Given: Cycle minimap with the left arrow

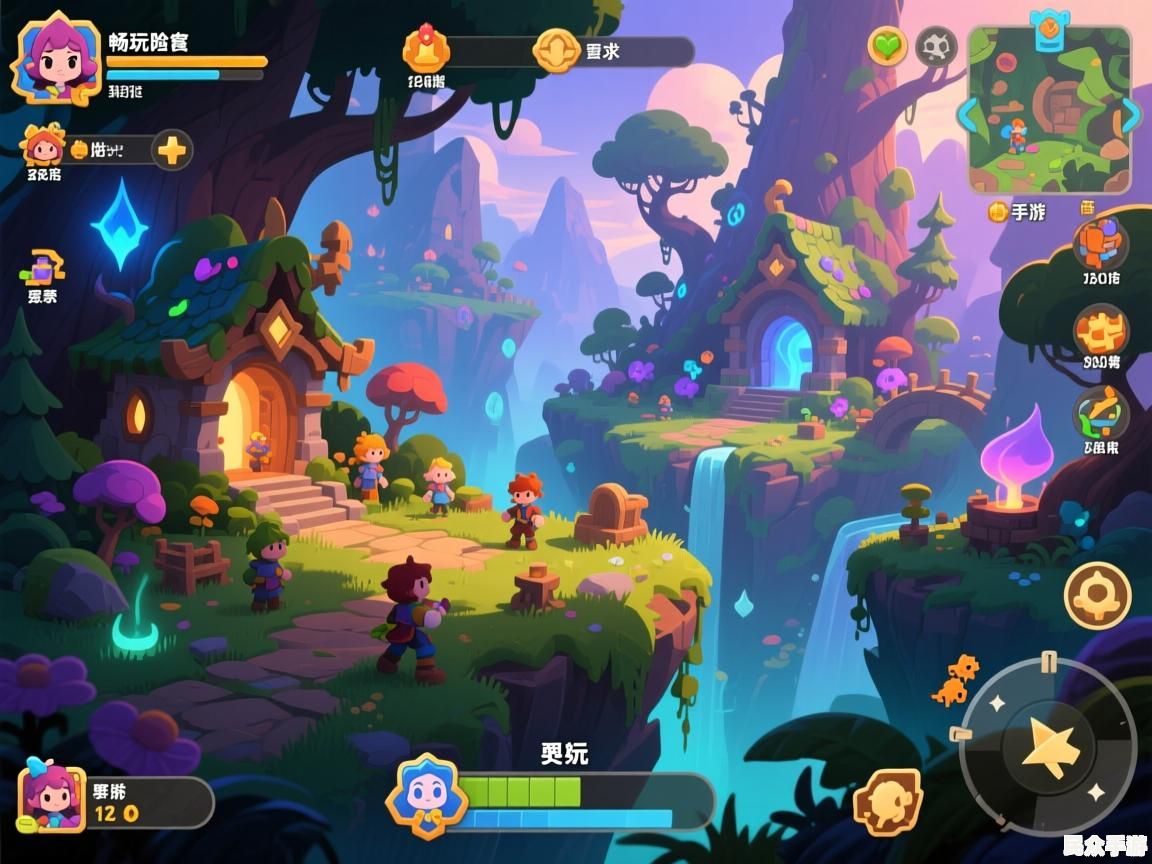Looking at the screenshot, I should pyautogui.click(x=968, y=114).
